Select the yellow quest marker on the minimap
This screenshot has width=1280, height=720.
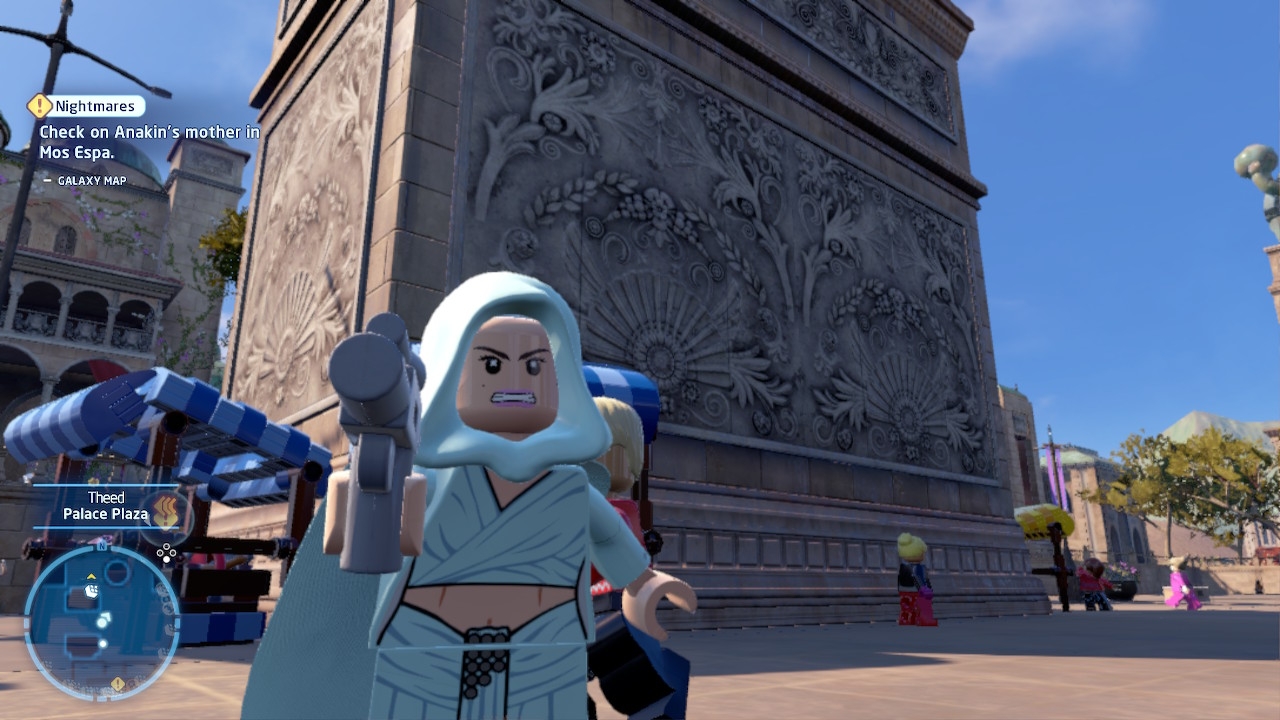(118, 684)
